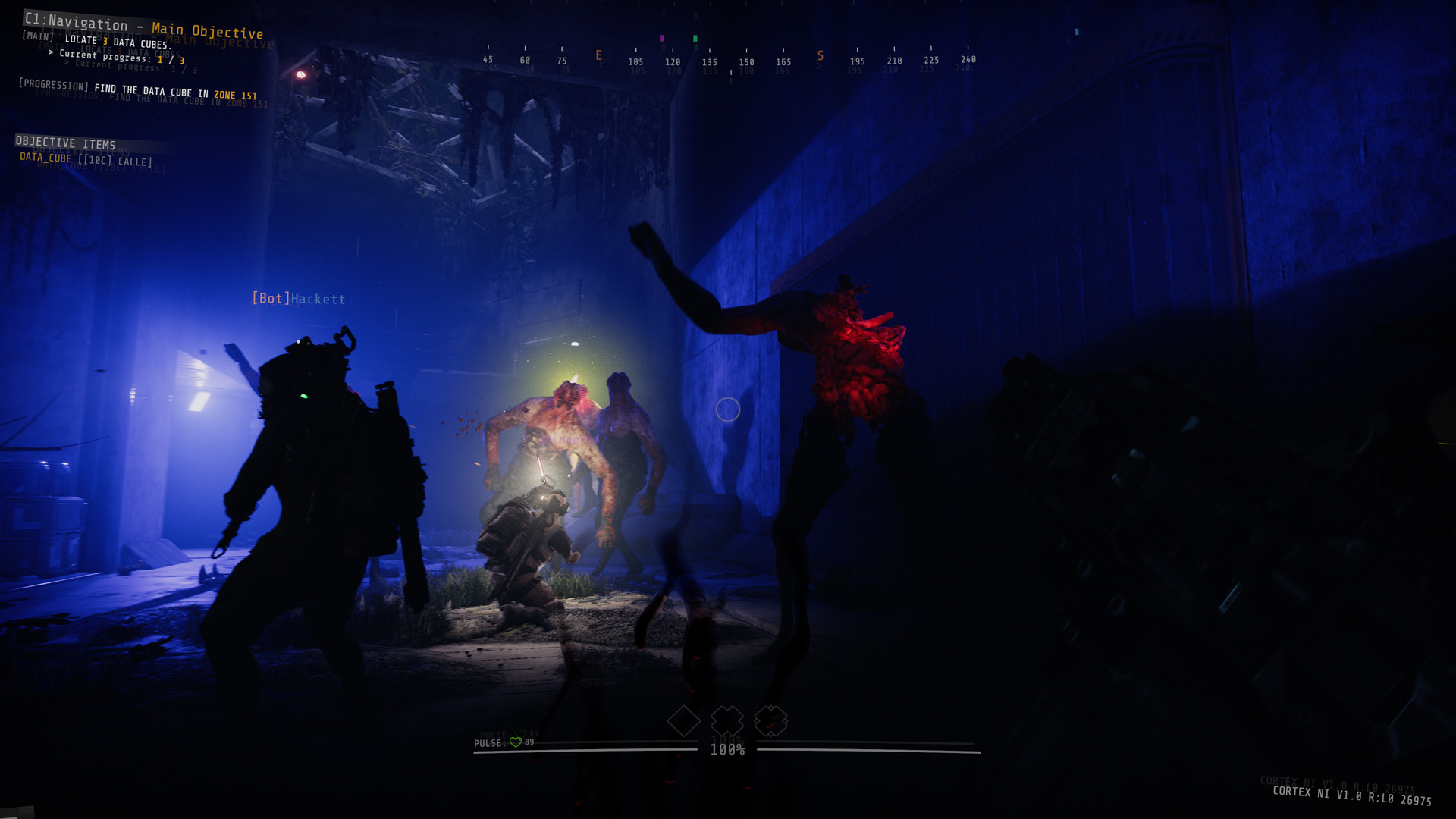Toggle the cyan objective marker near bearing 135
The width and height of the screenshot is (1456, 819).
(x=1077, y=32)
